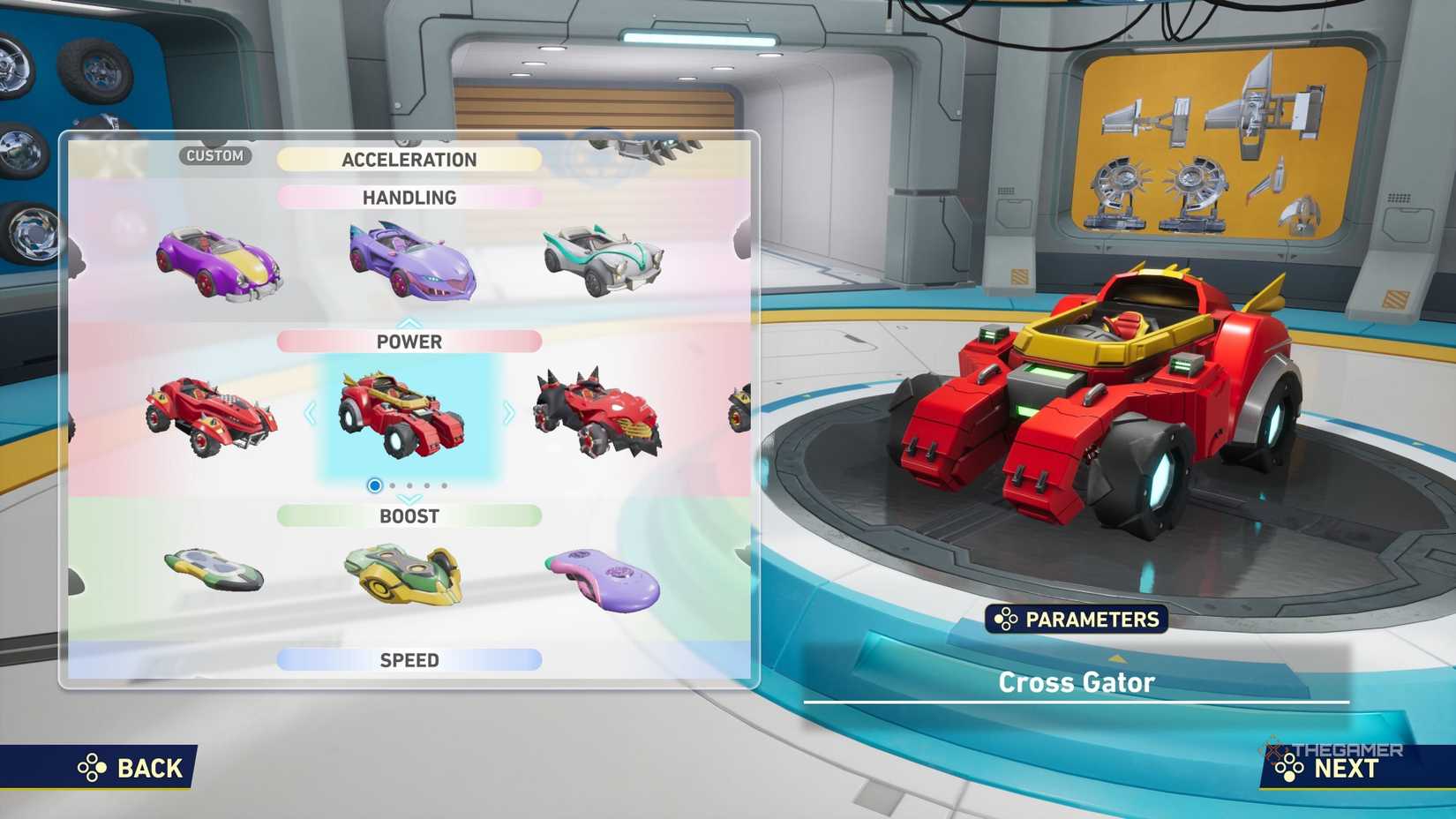The height and width of the screenshot is (819, 1456).
Task: Switch to the Speed category
Action: coord(409,659)
